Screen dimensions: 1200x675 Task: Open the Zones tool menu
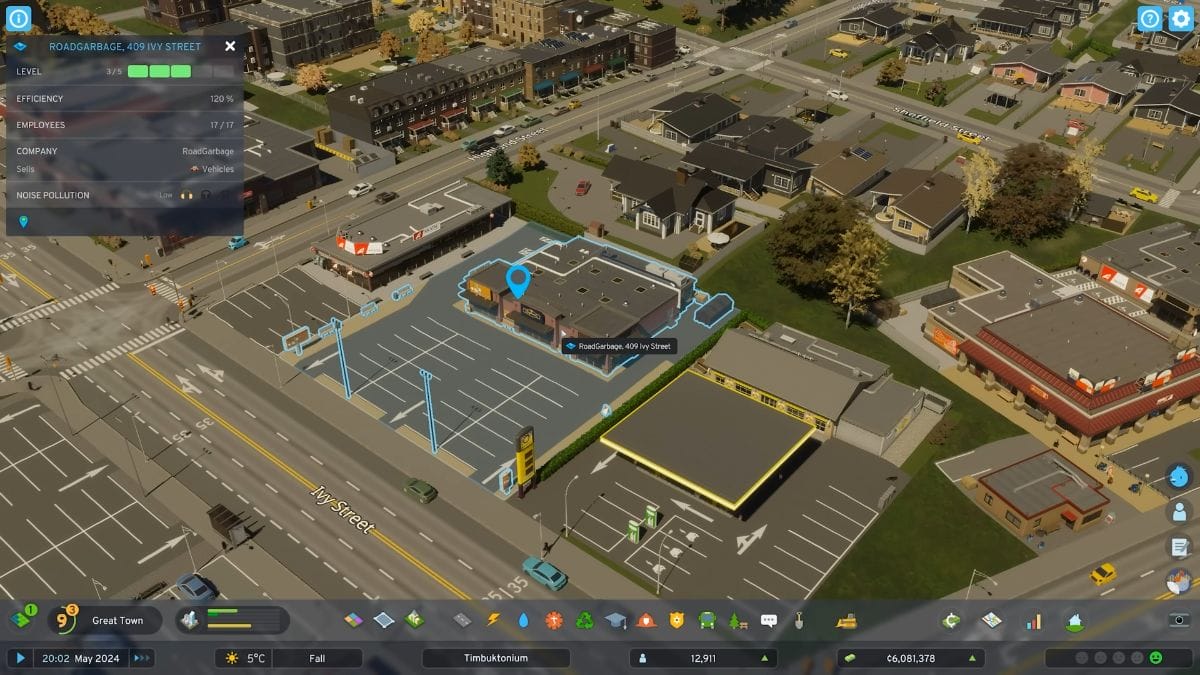tap(354, 621)
